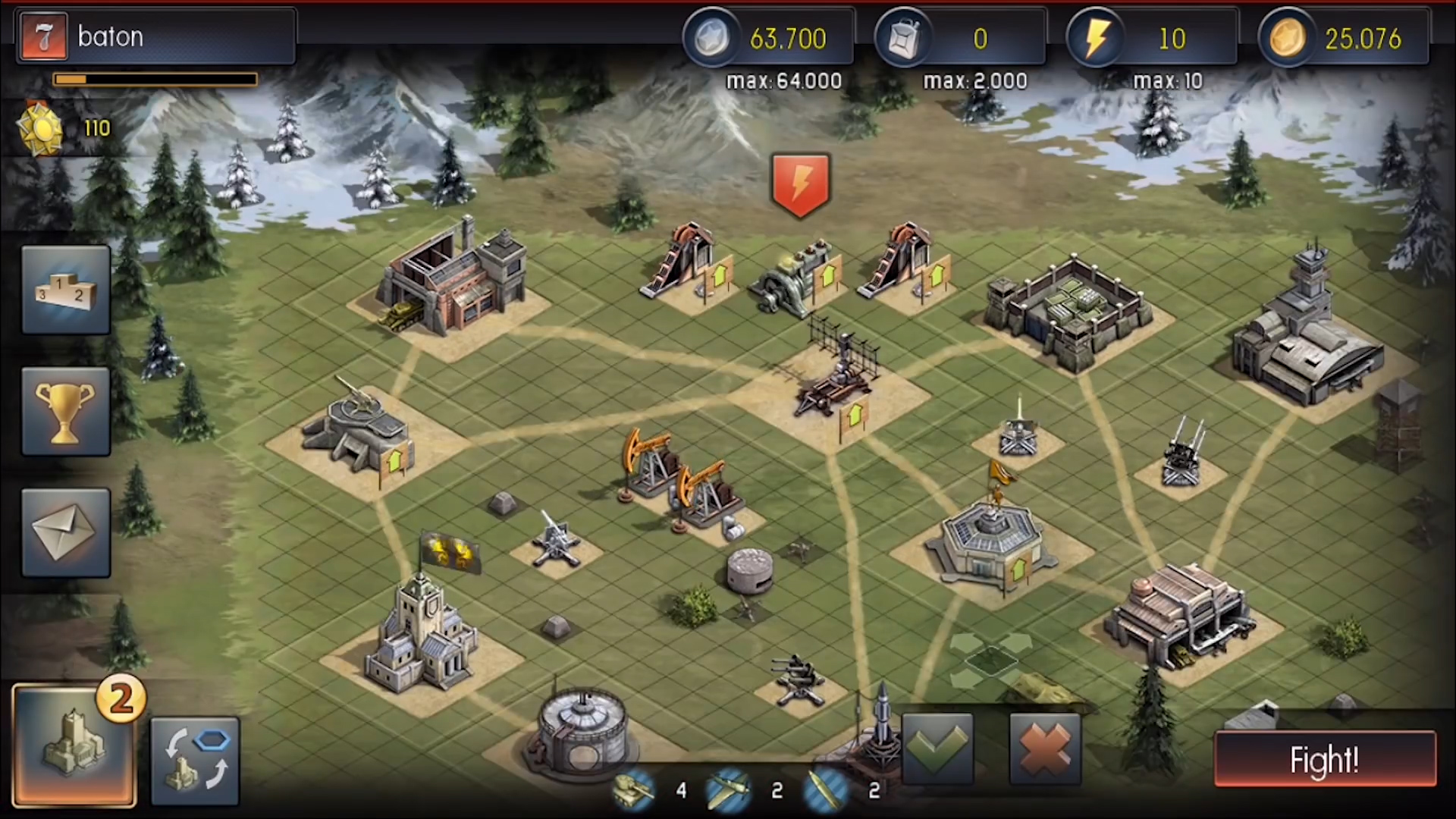The image size is (1456, 819).
Task: Open the trophy achievements menu
Action: tap(66, 412)
